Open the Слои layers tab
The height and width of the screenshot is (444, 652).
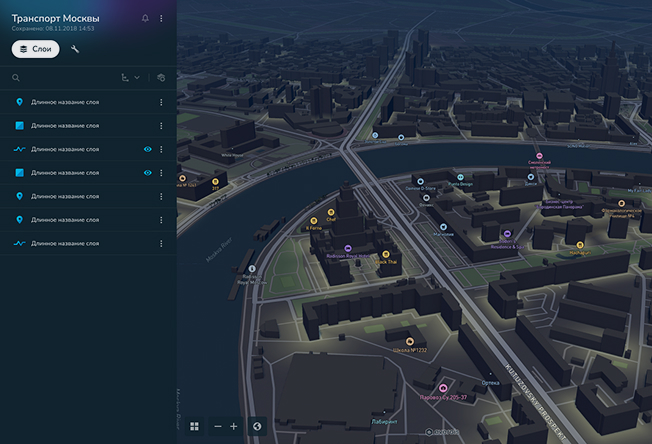[36, 49]
